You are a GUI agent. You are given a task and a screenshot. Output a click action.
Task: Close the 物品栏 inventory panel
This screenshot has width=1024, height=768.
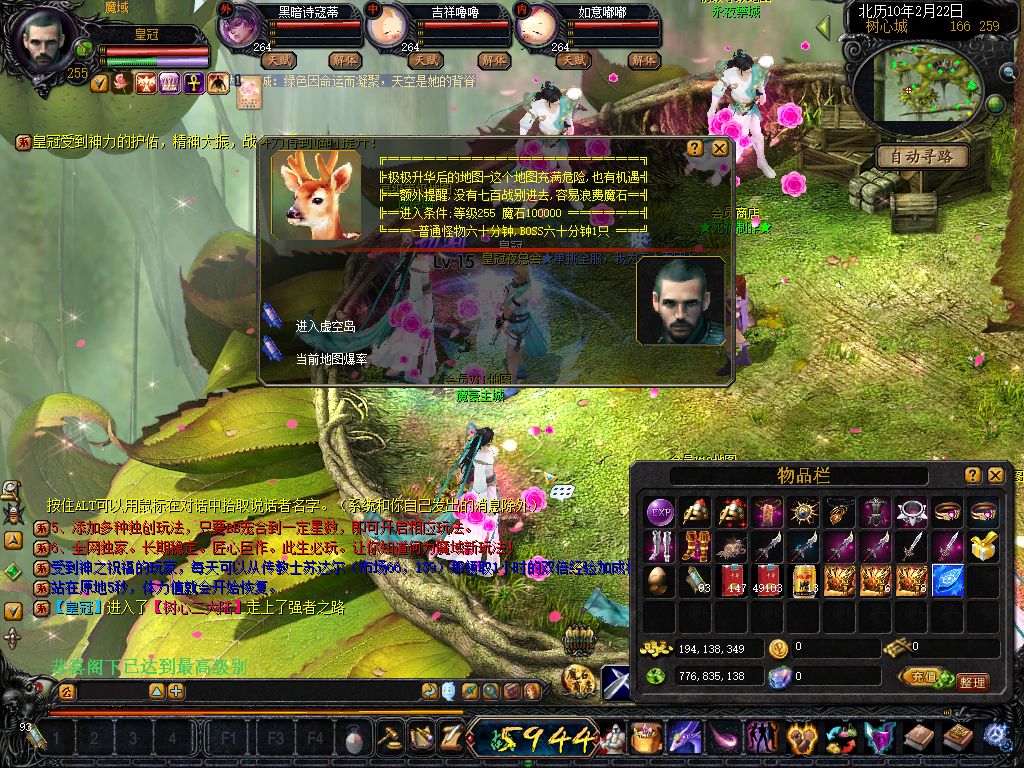coord(996,475)
